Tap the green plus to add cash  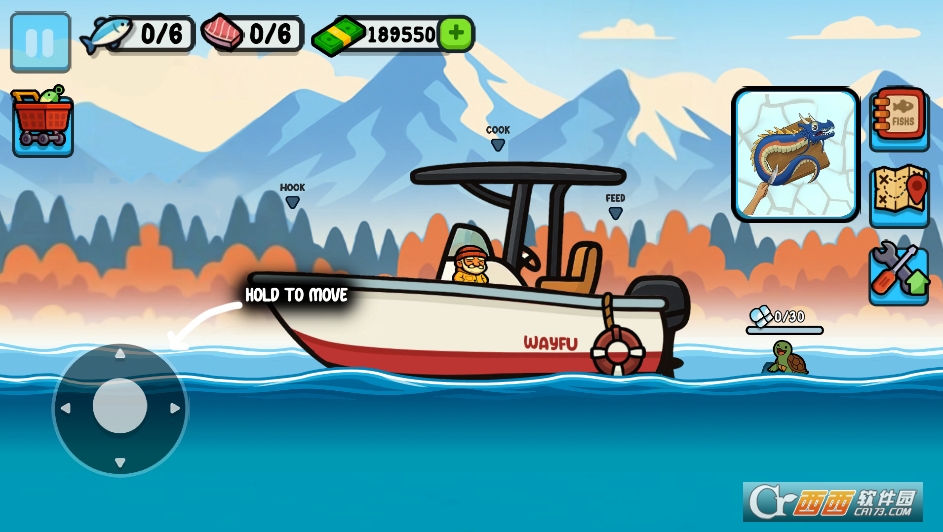pos(455,34)
